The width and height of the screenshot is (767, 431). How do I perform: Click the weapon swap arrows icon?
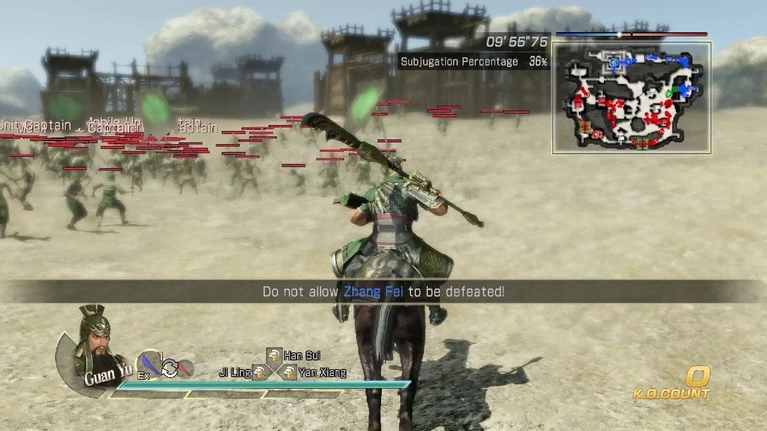click(170, 367)
